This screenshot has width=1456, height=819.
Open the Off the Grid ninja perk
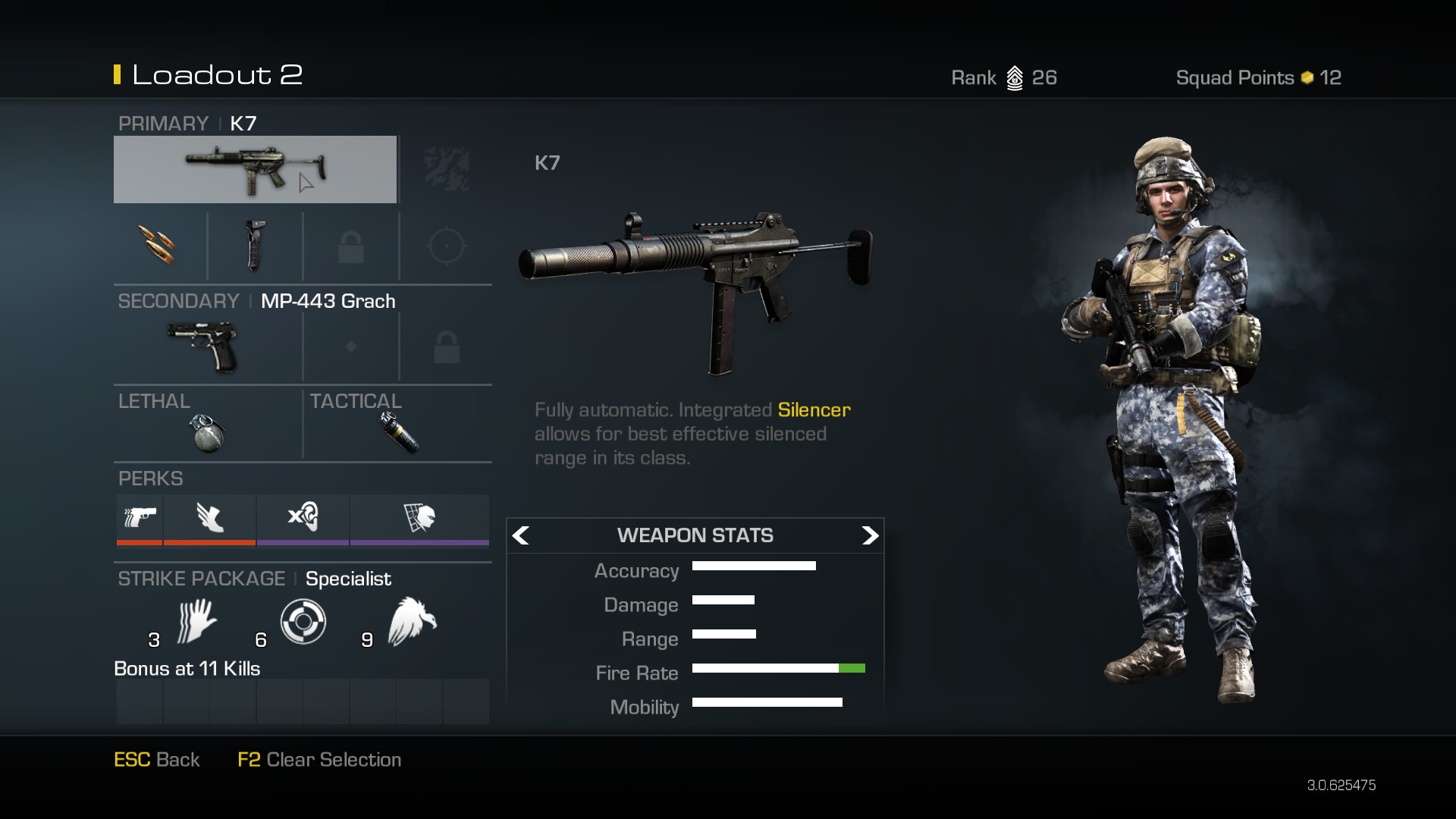[x=419, y=519]
